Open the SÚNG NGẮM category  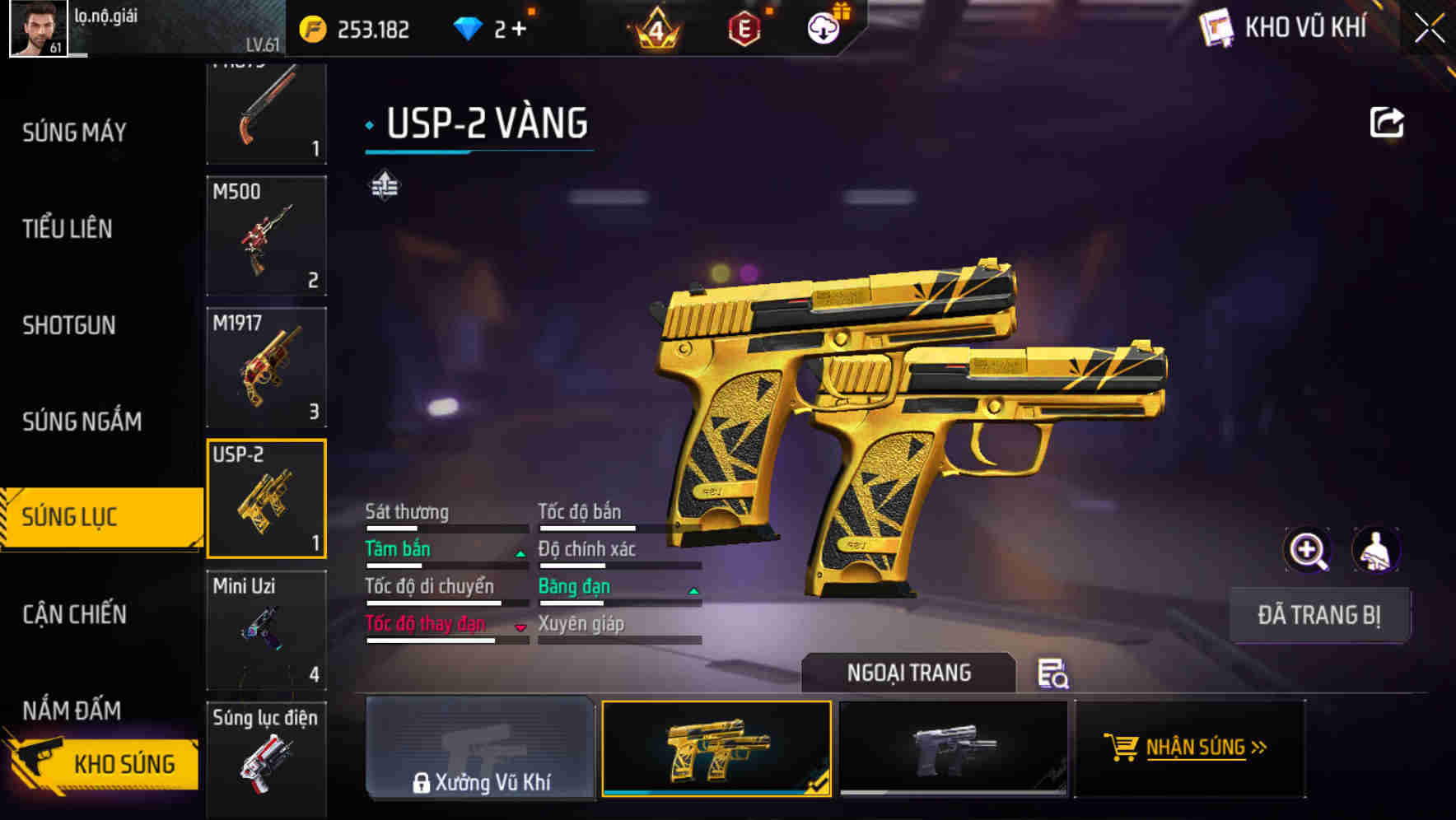click(x=79, y=422)
